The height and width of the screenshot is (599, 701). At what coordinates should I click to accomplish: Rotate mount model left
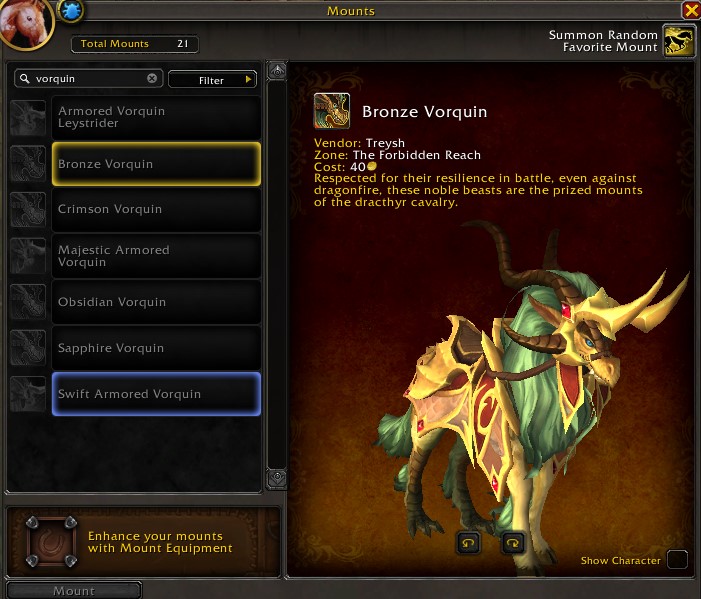pyautogui.click(x=468, y=543)
